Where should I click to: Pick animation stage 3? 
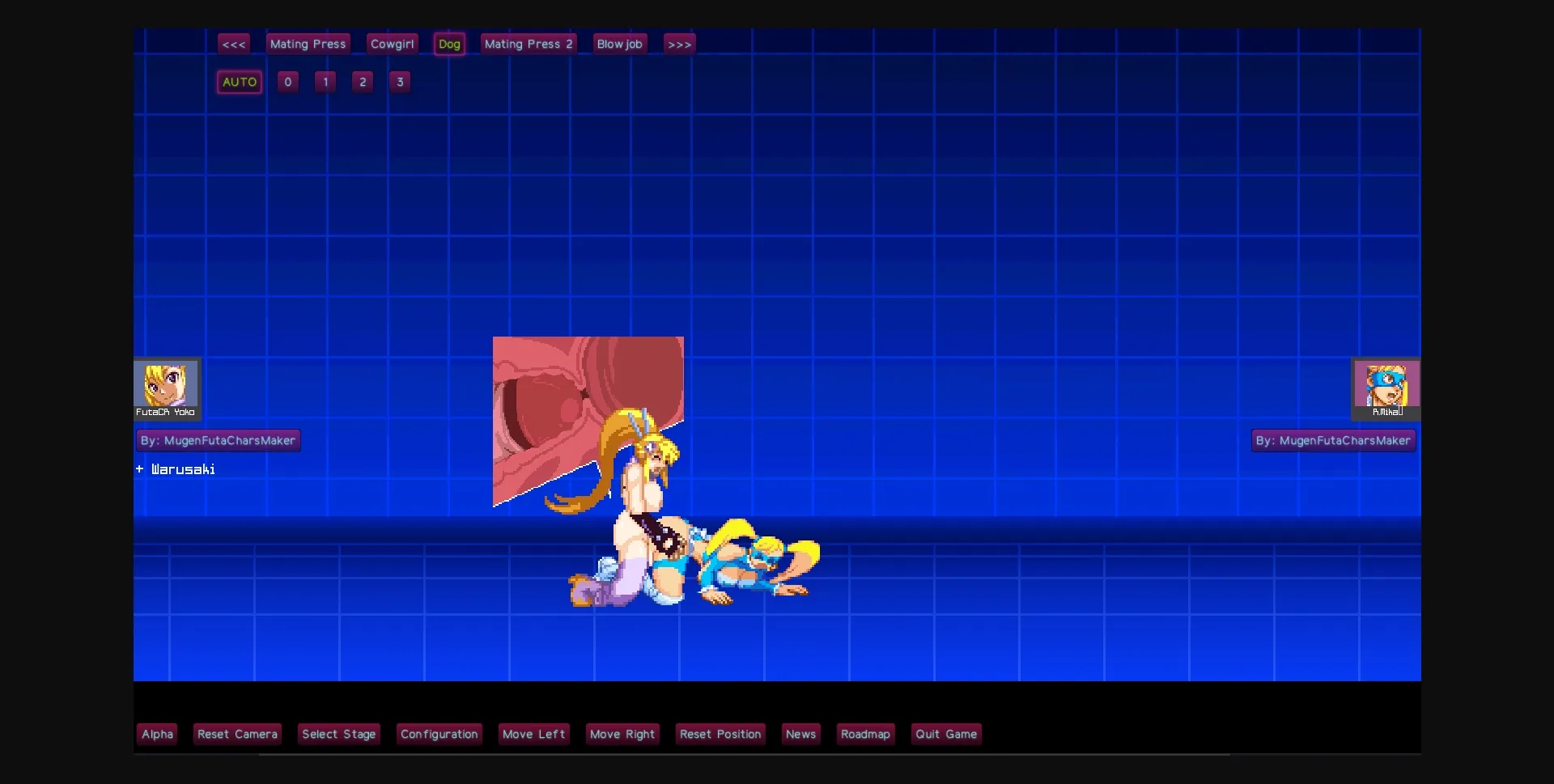pos(400,81)
